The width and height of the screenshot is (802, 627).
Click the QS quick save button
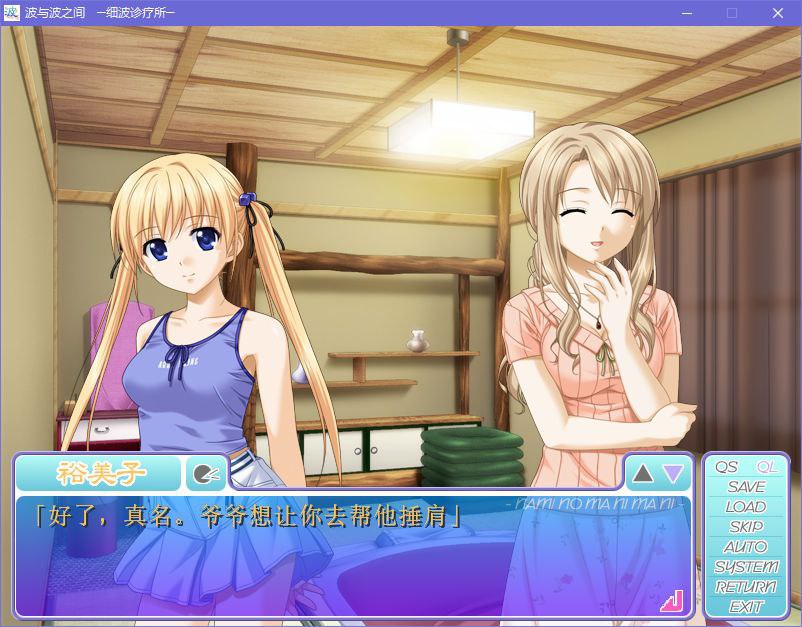pos(727,467)
